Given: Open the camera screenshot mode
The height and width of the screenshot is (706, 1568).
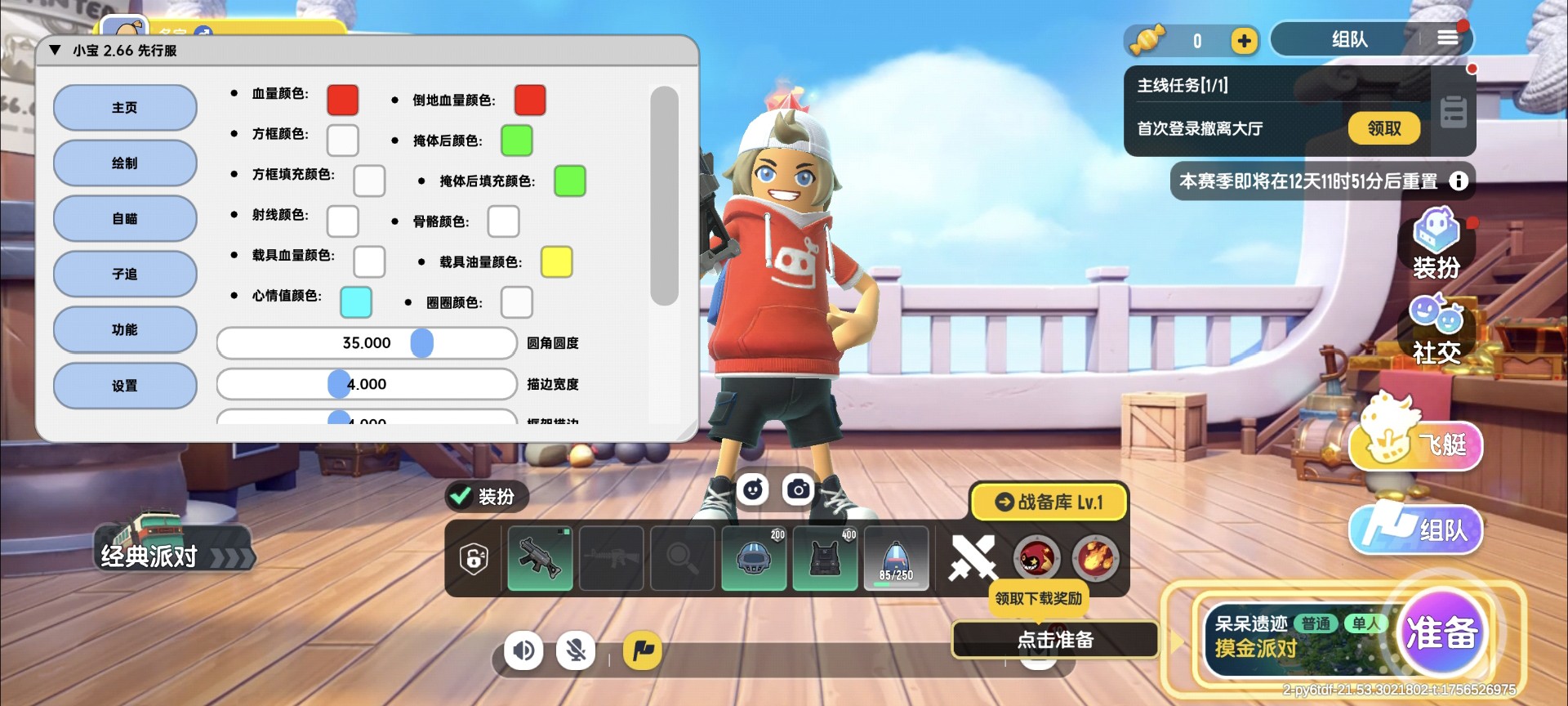Looking at the screenshot, I should [x=798, y=489].
